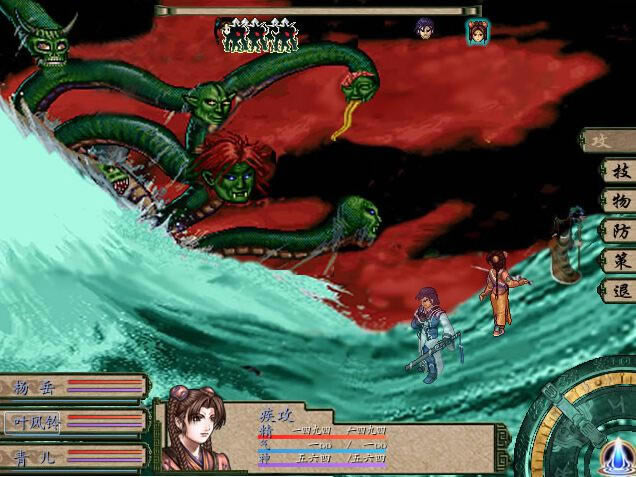Image resolution: width=636 pixels, height=477 pixels.
Task: Select party member 叶凤铃
Action: pyautogui.click(x=38, y=423)
